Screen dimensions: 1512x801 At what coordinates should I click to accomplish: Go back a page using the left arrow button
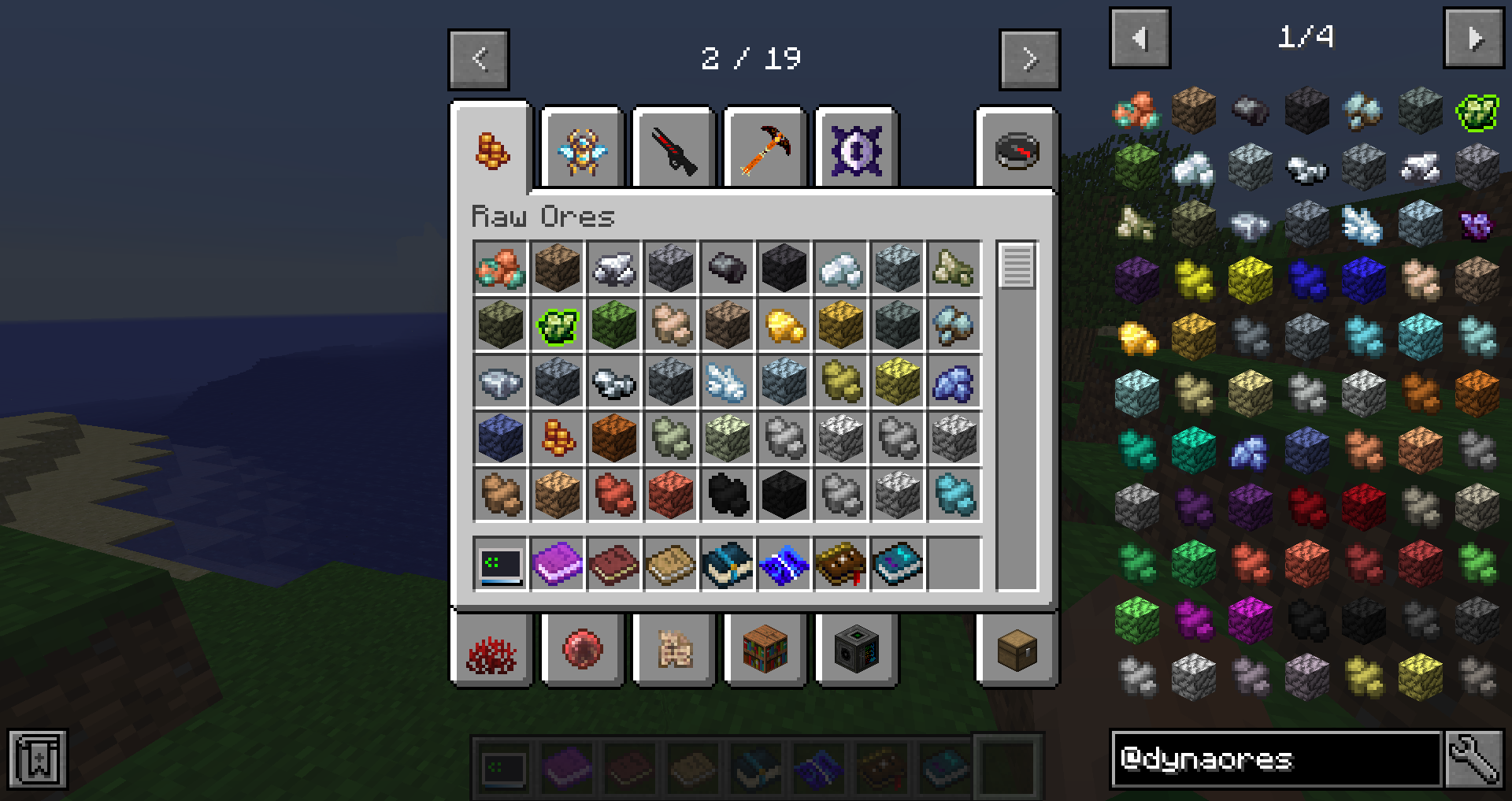pyautogui.click(x=479, y=59)
